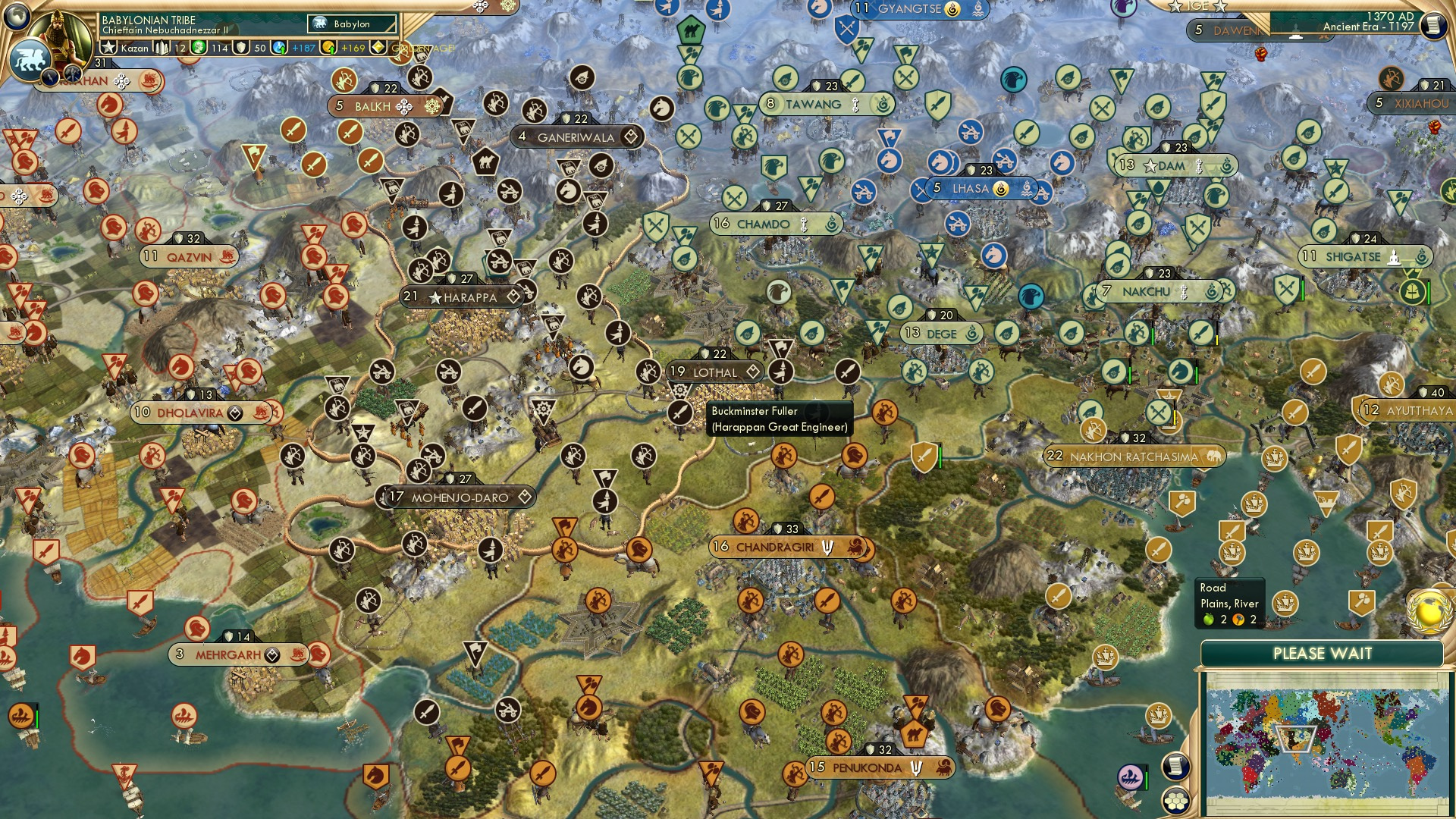
Task: Click the gold coin icon showing +169
Action: point(328,47)
